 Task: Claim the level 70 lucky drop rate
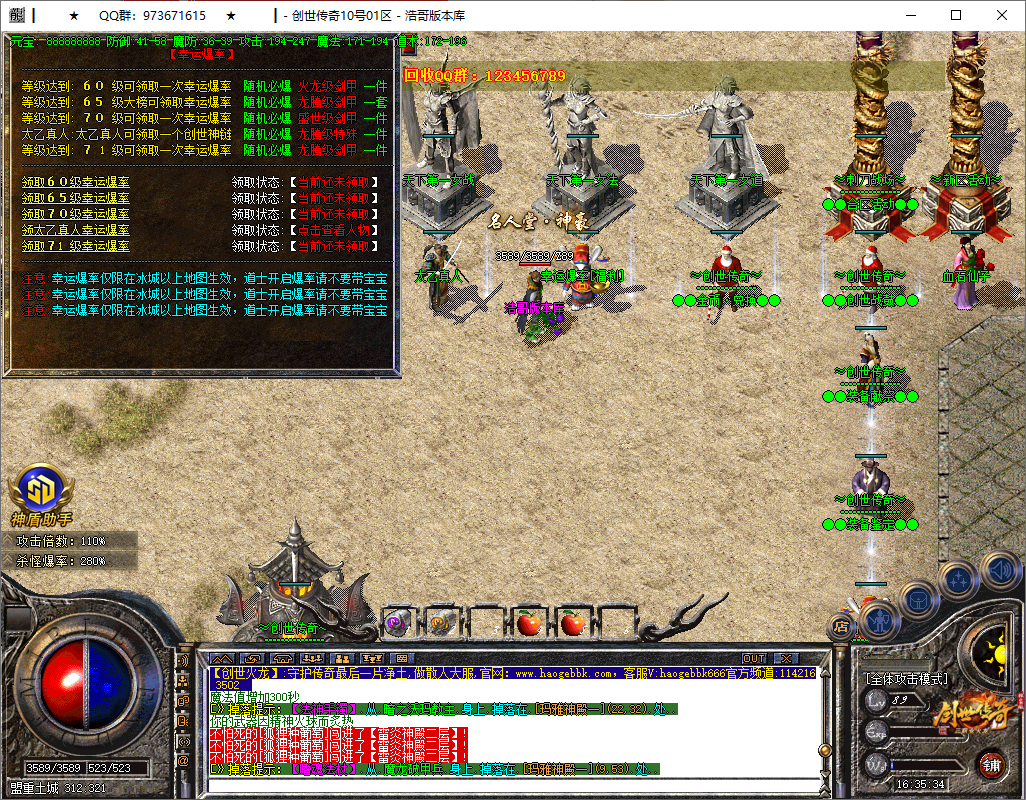click(x=76, y=214)
